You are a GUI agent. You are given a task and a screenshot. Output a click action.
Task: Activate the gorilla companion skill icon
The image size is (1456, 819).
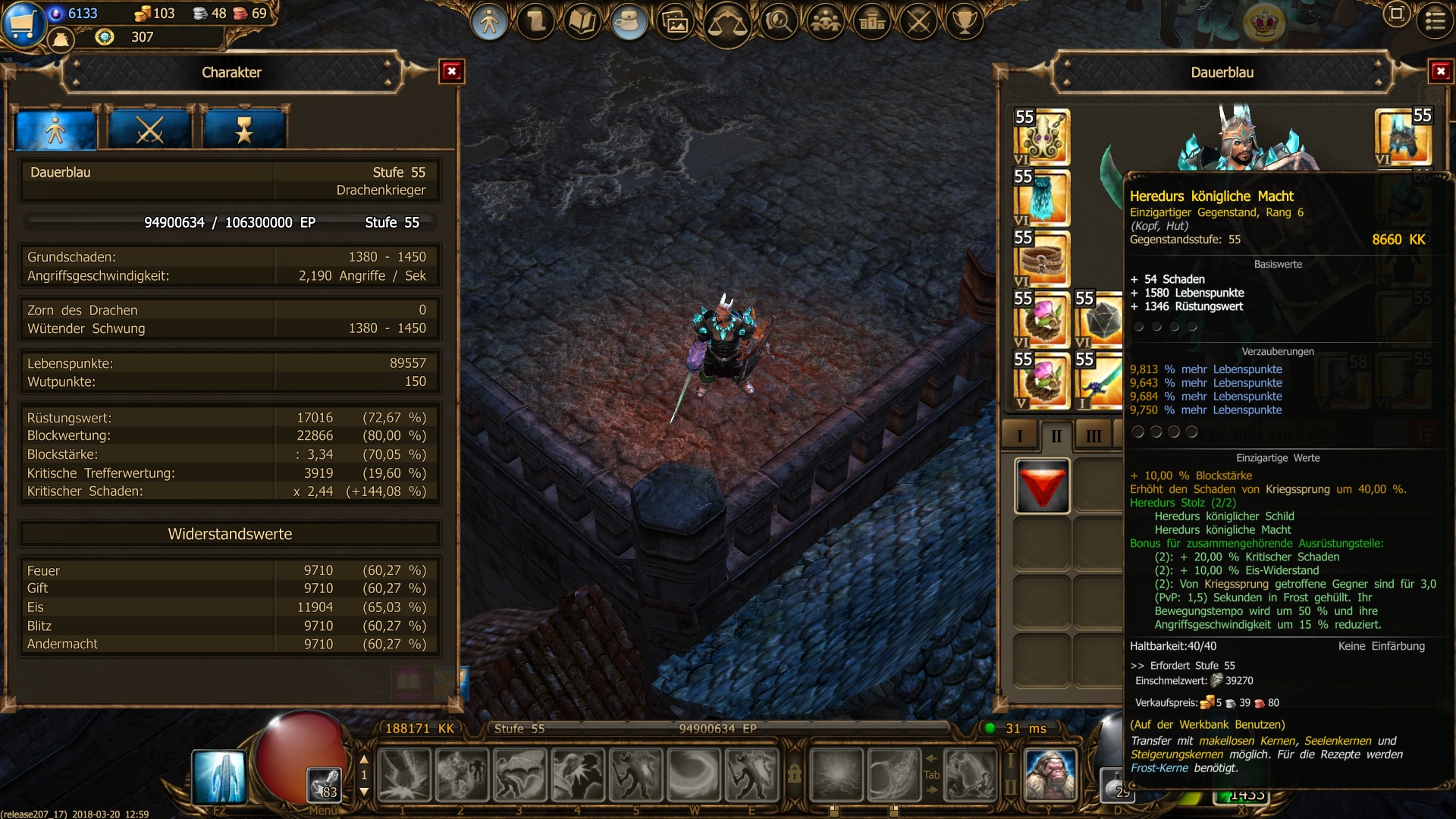tap(1050, 775)
